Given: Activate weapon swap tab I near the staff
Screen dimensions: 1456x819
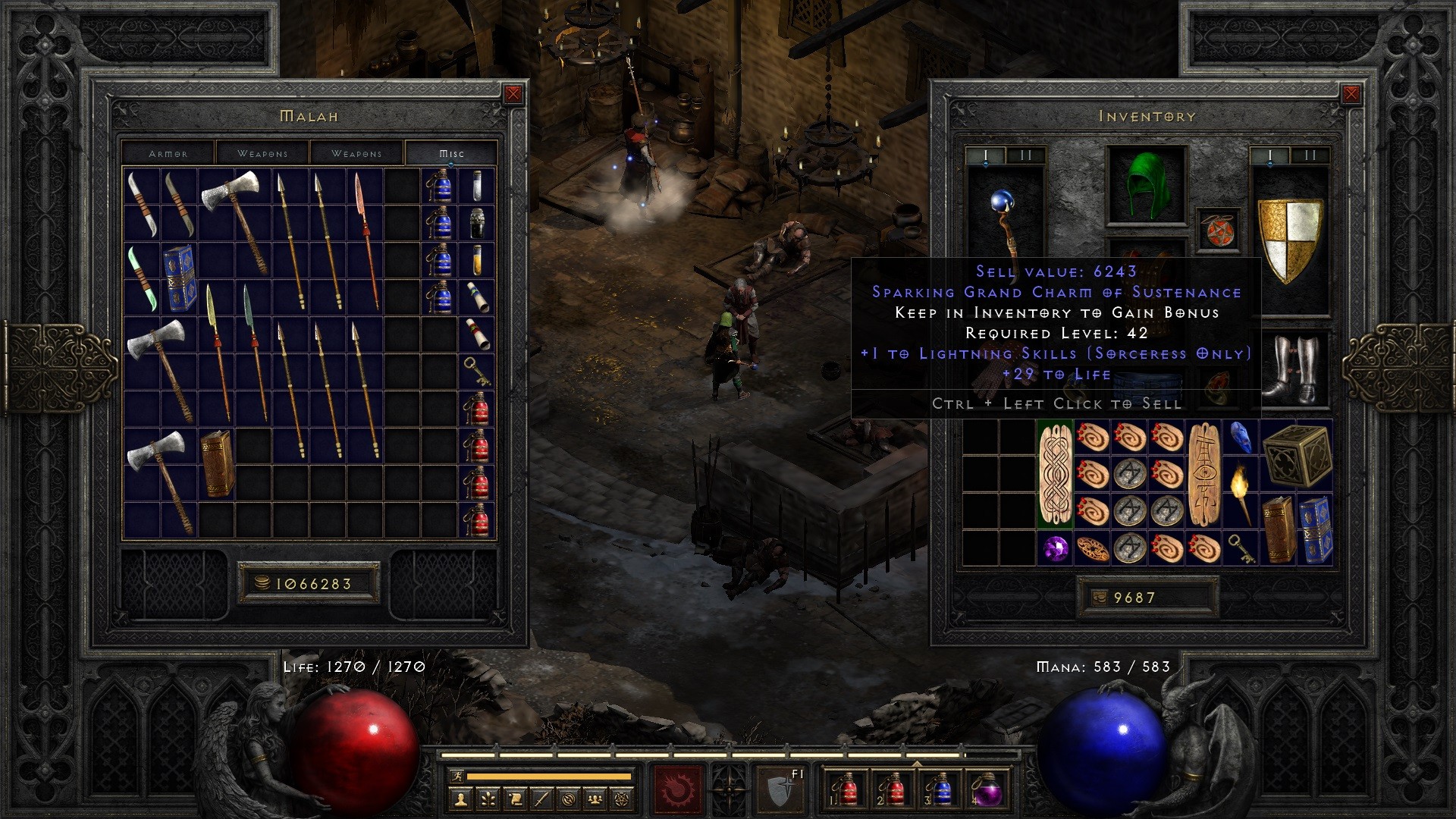Looking at the screenshot, I should (x=985, y=154).
